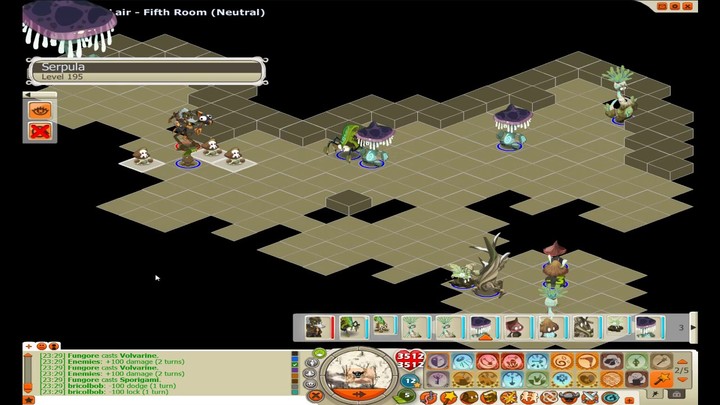Expand the turn timeline with the right arrow
Viewport: 720px width, 405px height.
[x=693, y=327]
